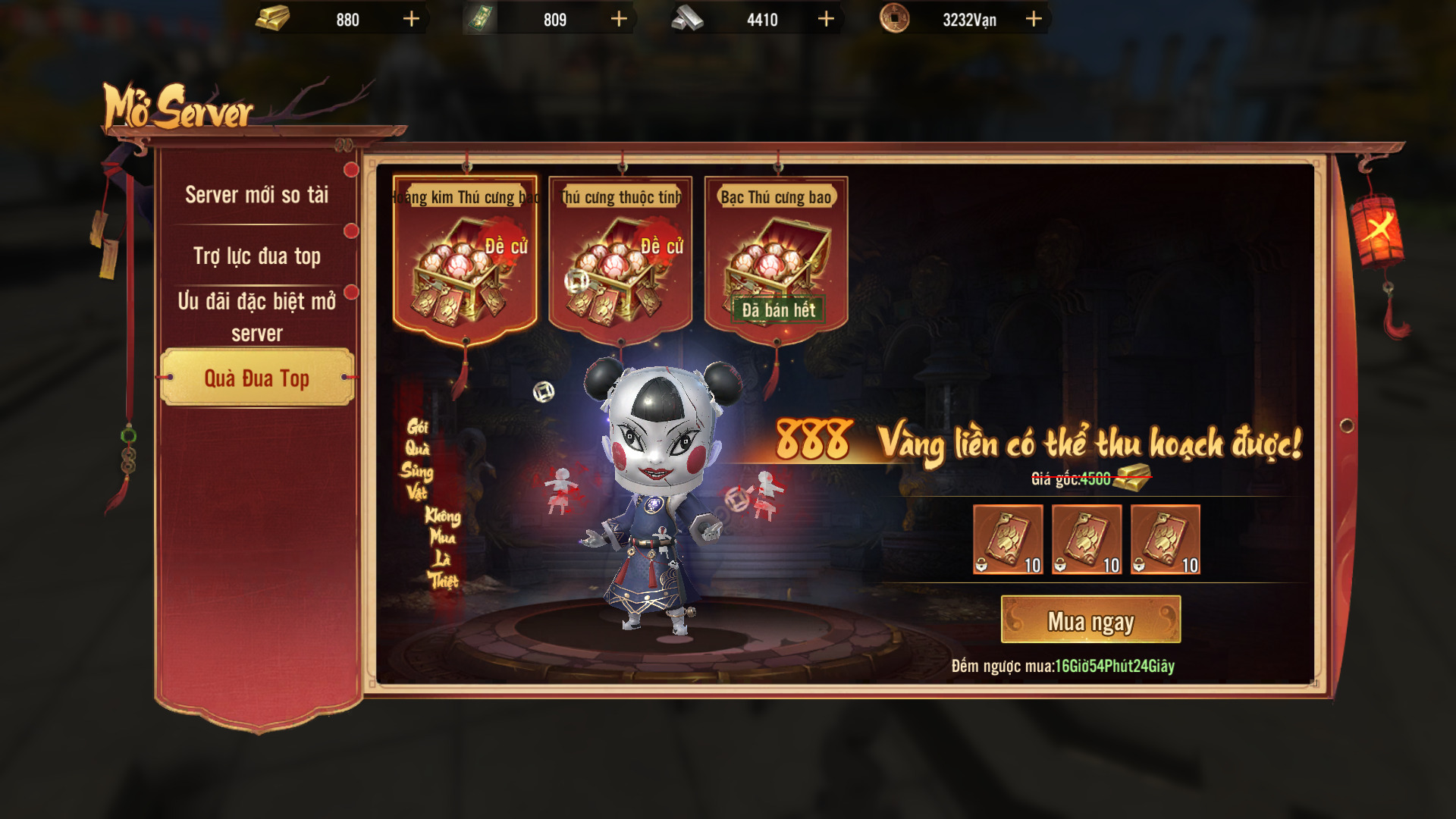
Task: Pick the Thú cưng thuộc tính pack
Action: tap(620, 258)
